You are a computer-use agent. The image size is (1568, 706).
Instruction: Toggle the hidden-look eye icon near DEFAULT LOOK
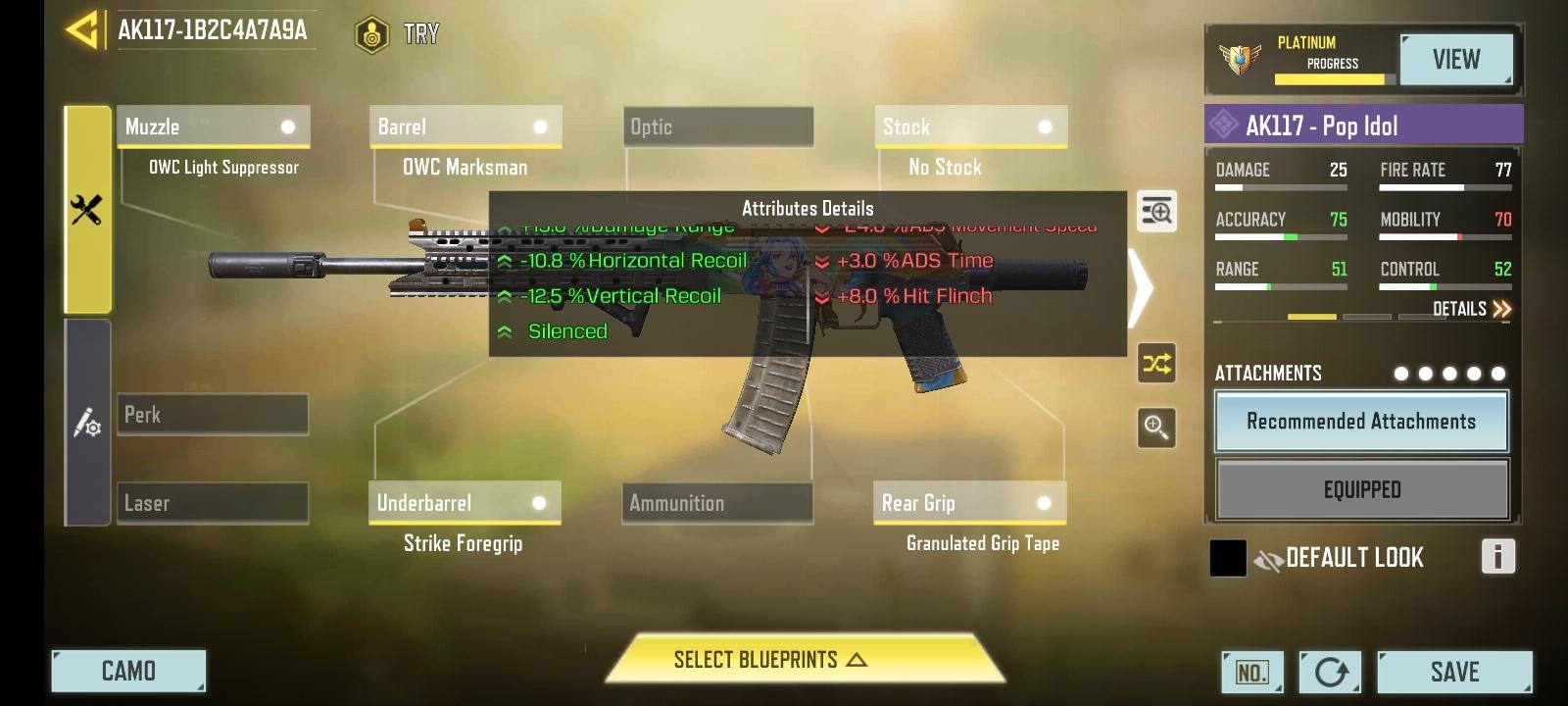(1267, 557)
